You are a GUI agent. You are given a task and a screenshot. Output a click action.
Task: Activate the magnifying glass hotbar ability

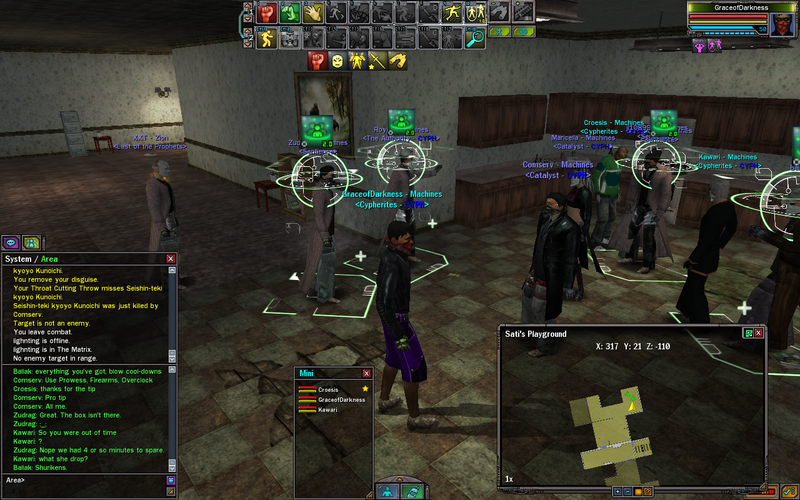(475, 38)
